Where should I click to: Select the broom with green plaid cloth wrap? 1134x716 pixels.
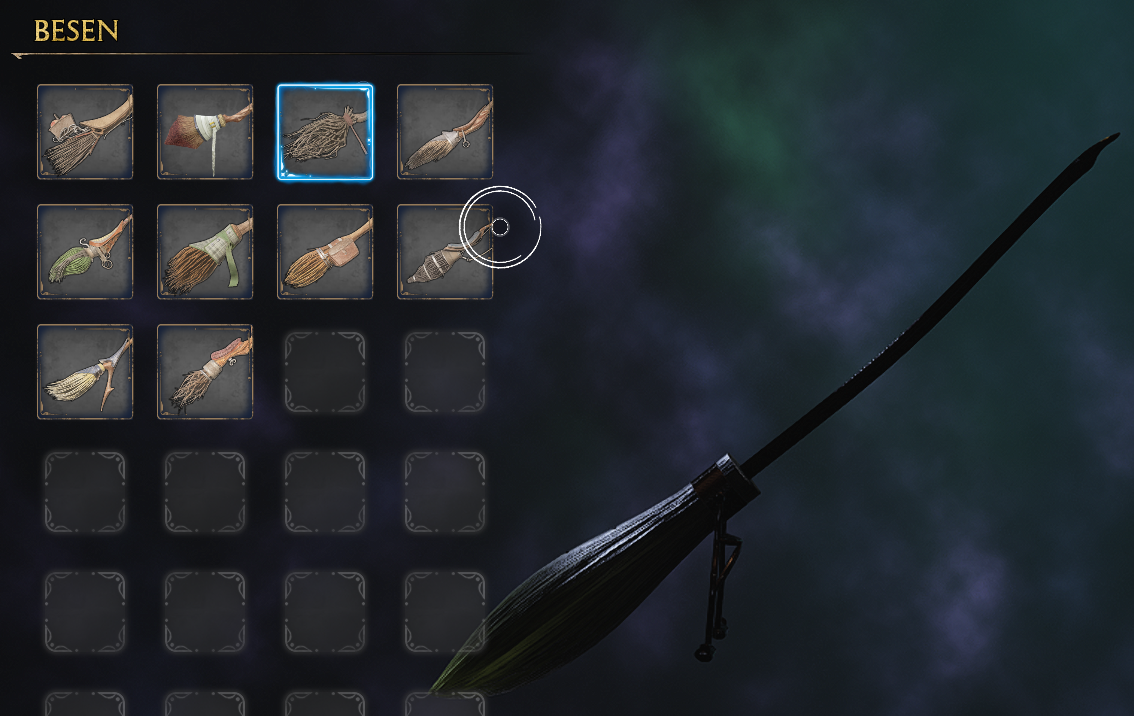[x=205, y=252]
